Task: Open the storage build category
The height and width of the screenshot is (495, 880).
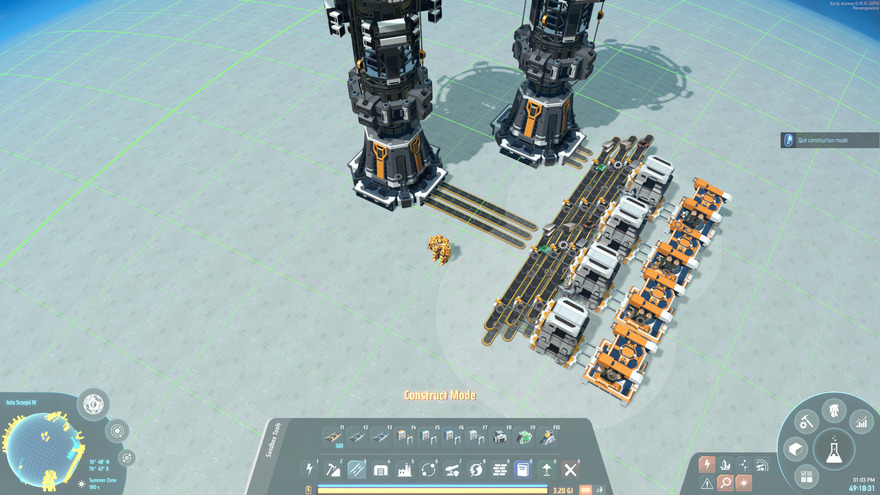Action: point(381,469)
